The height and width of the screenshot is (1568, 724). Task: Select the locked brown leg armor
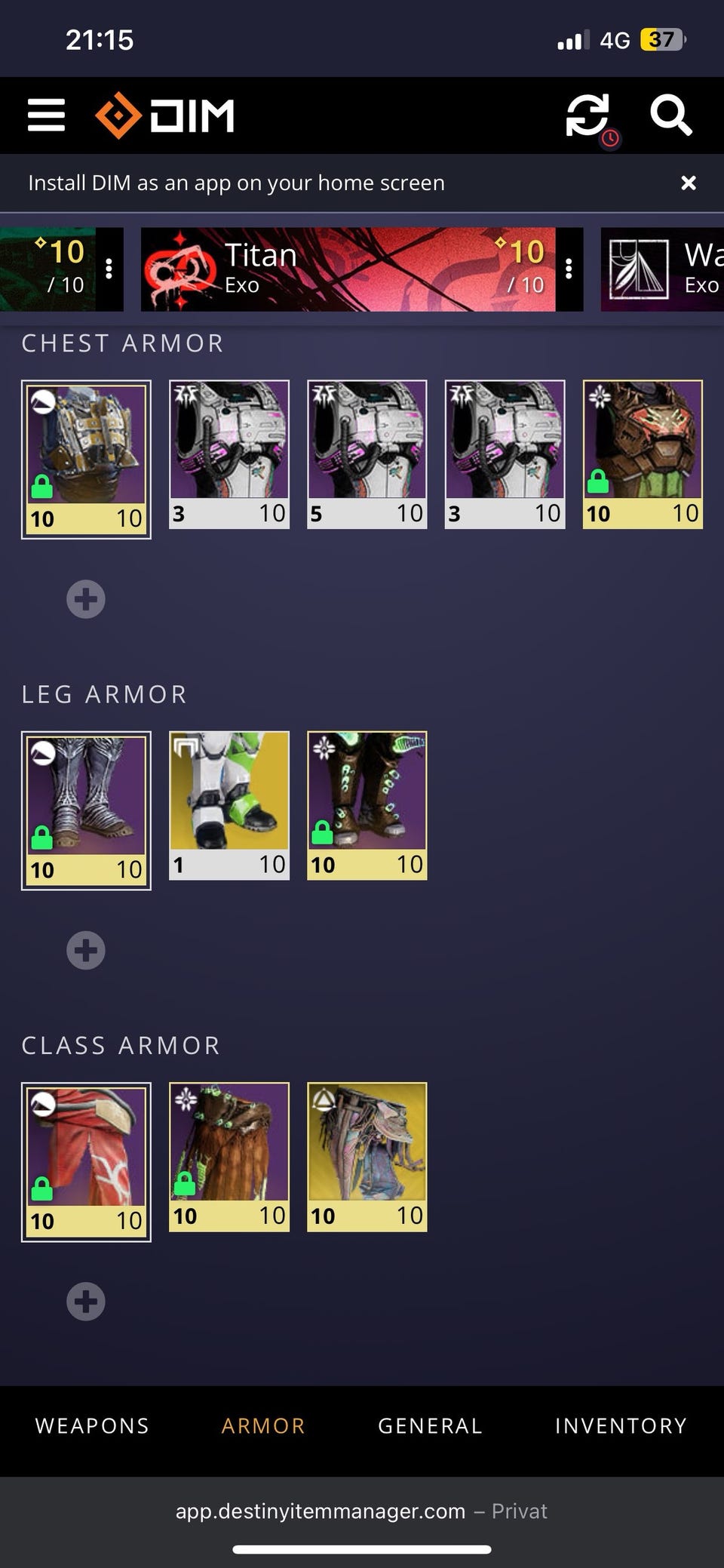pos(367,805)
